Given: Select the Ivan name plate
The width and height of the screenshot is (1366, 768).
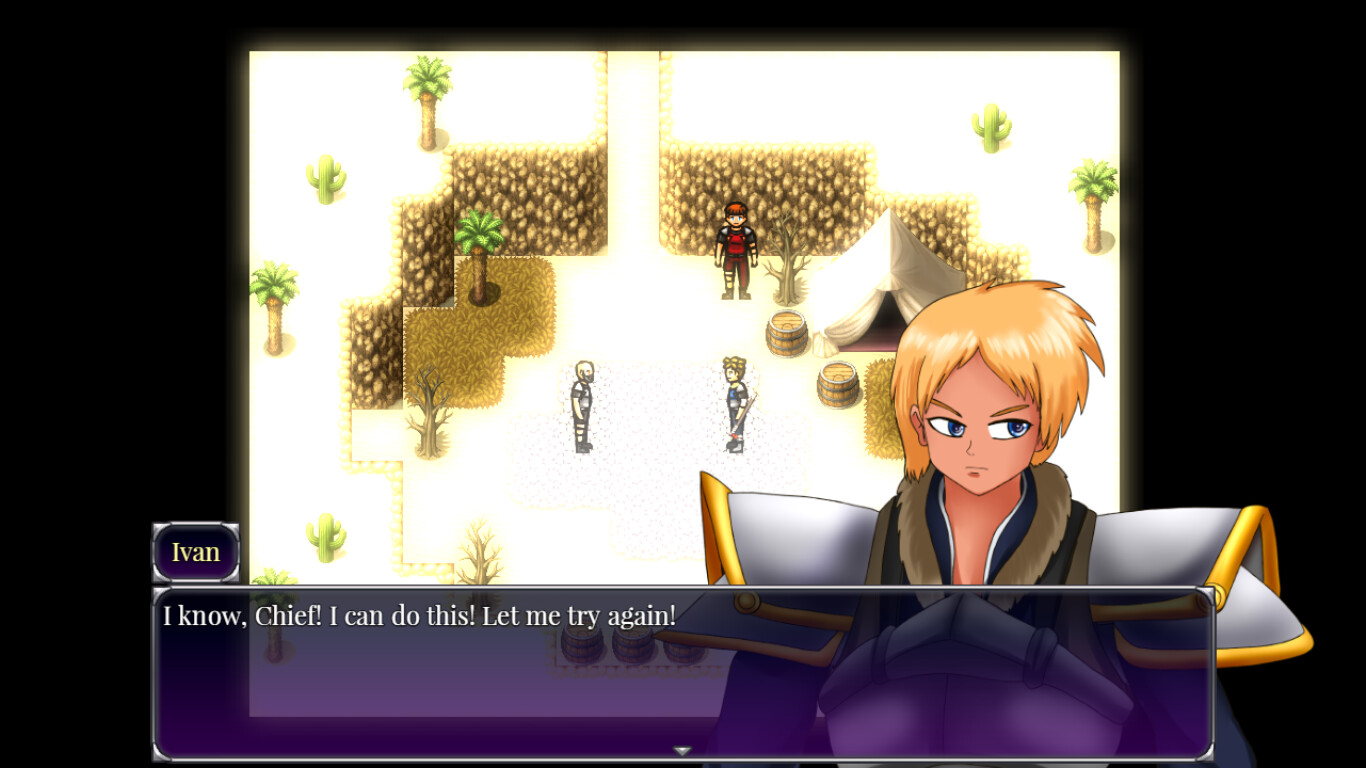Looking at the screenshot, I should pyautogui.click(x=196, y=551).
